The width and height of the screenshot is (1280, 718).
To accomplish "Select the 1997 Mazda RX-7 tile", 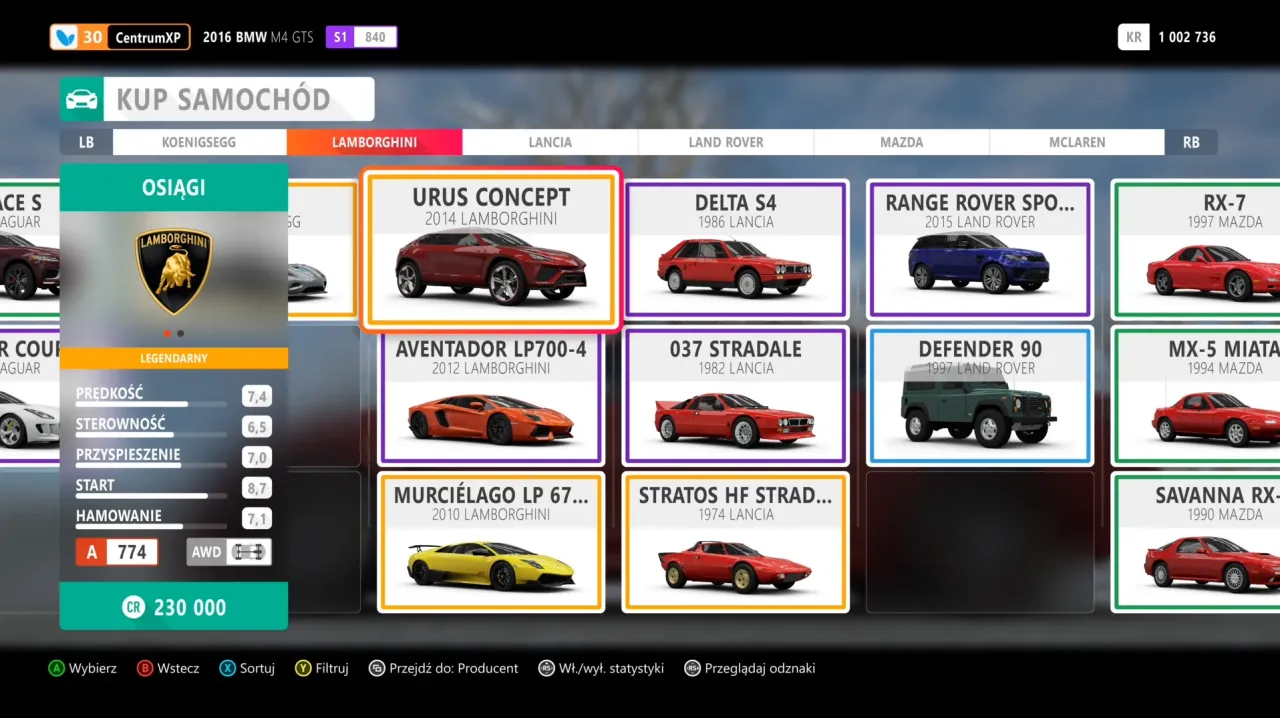I will (x=1200, y=250).
